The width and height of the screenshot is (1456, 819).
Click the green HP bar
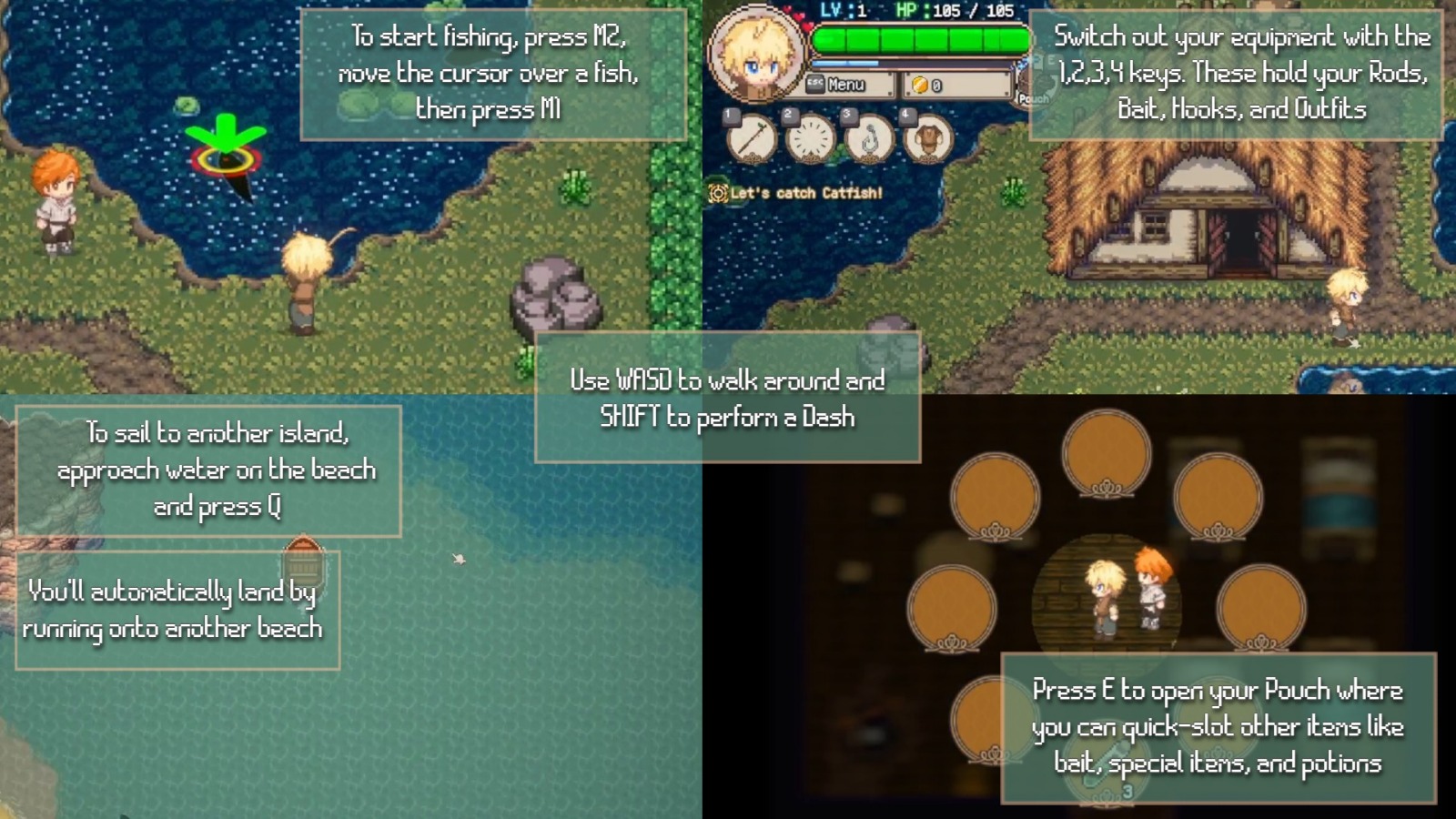pos(919,39)
